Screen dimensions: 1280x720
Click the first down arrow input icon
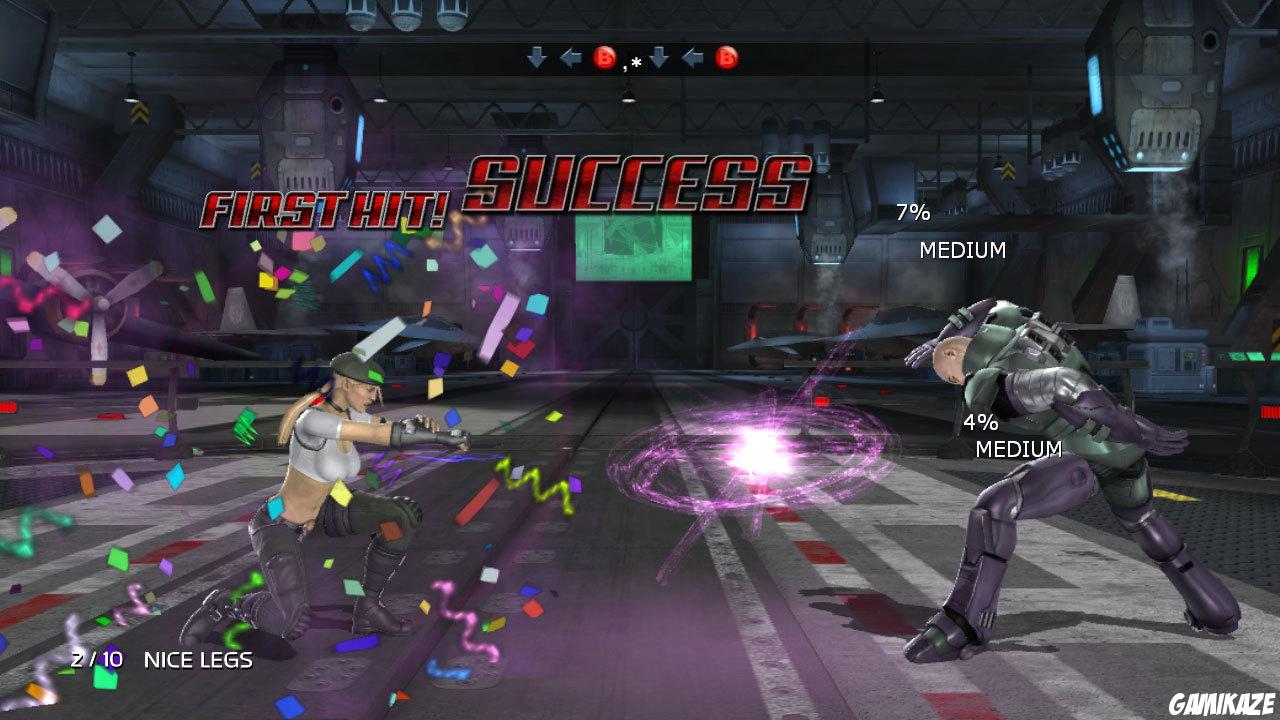pos(536,57)
